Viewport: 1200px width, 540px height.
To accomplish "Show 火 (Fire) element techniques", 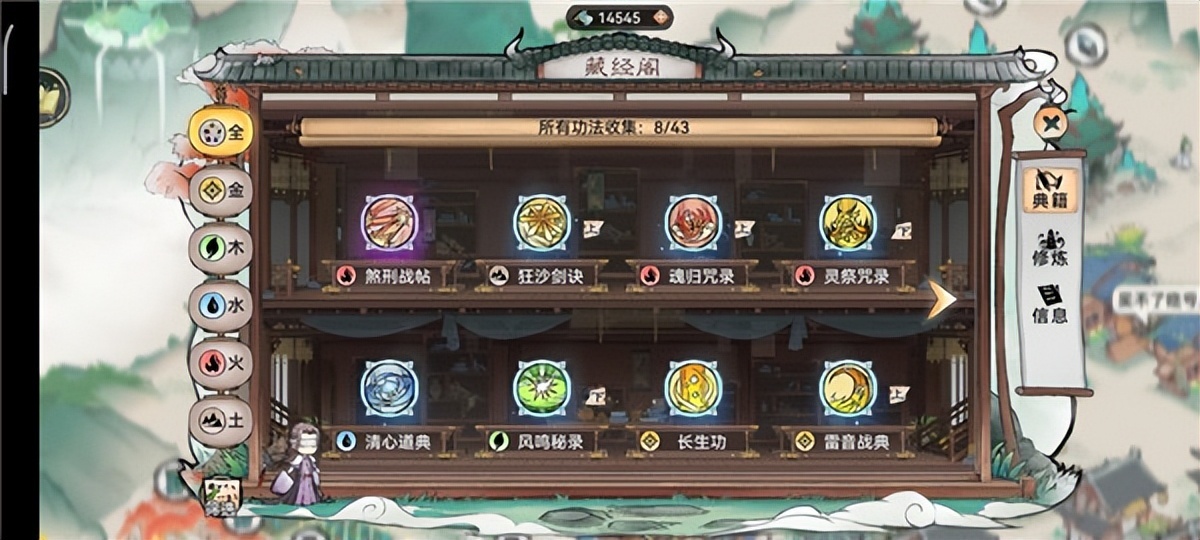I will pyautogui.click(x=221, y=363).
